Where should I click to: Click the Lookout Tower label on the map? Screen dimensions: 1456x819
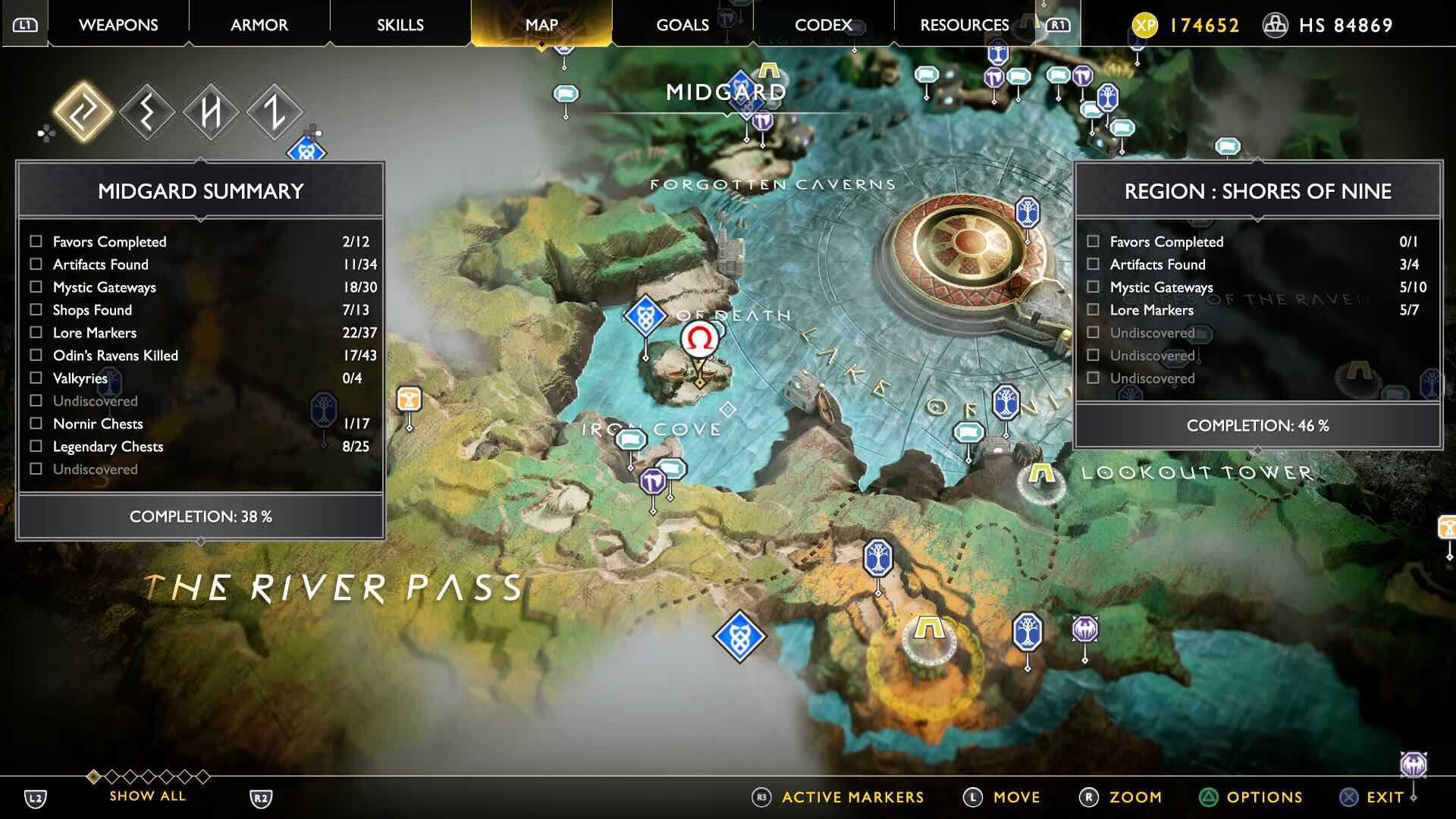click(1197, 472)
